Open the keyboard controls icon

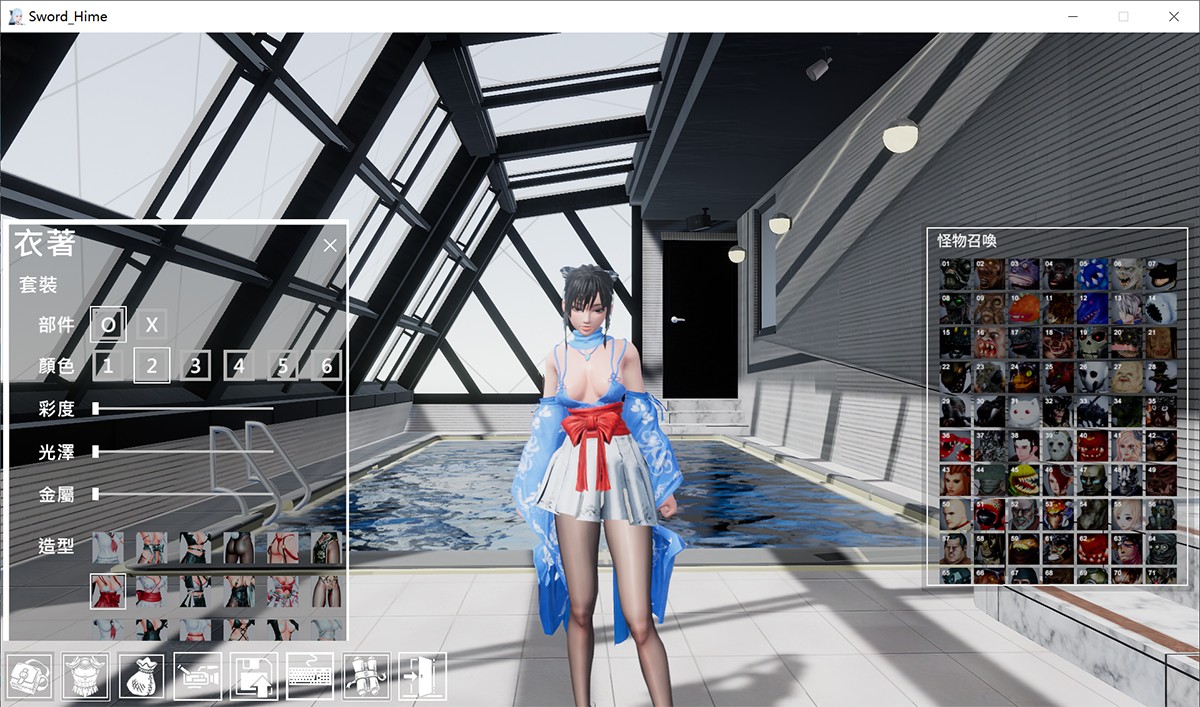pyautogui.click(x=309, y=676)
